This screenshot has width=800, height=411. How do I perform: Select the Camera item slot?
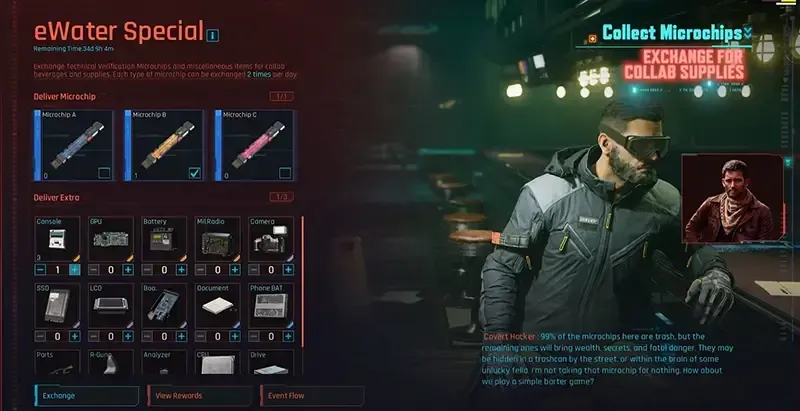point(272,240)
